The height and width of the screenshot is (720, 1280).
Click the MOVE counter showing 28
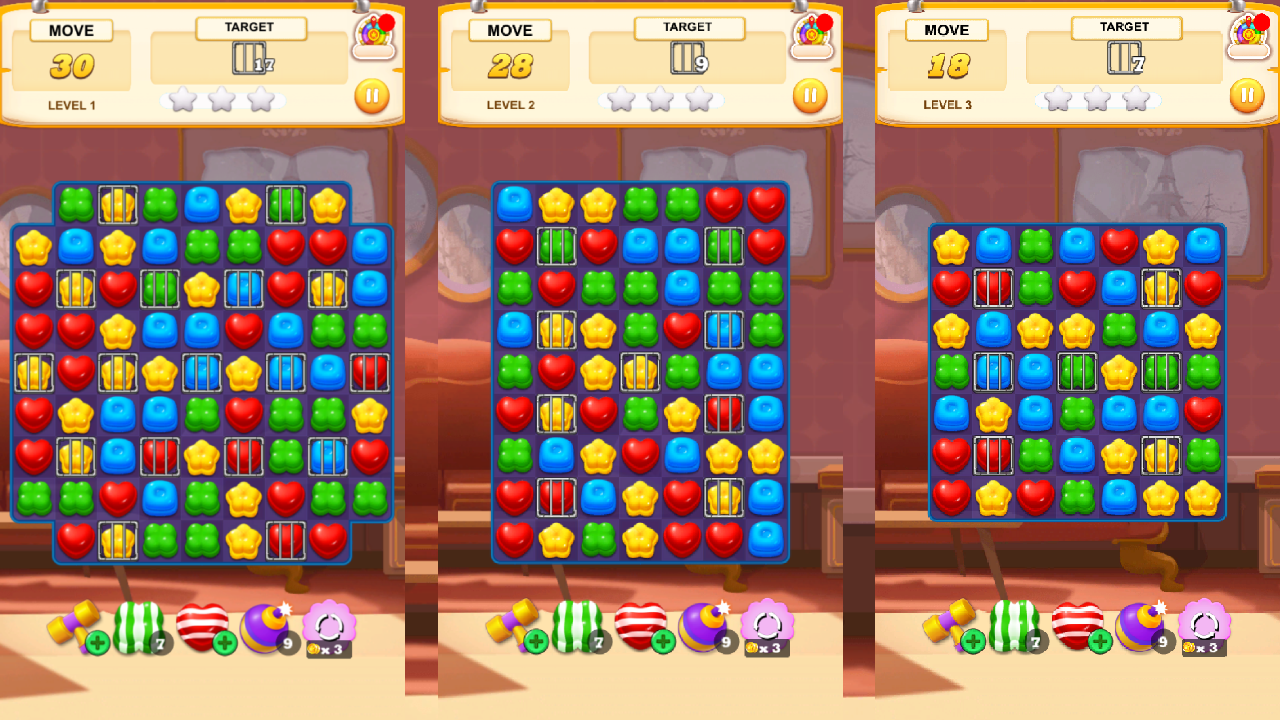[513, 66]
